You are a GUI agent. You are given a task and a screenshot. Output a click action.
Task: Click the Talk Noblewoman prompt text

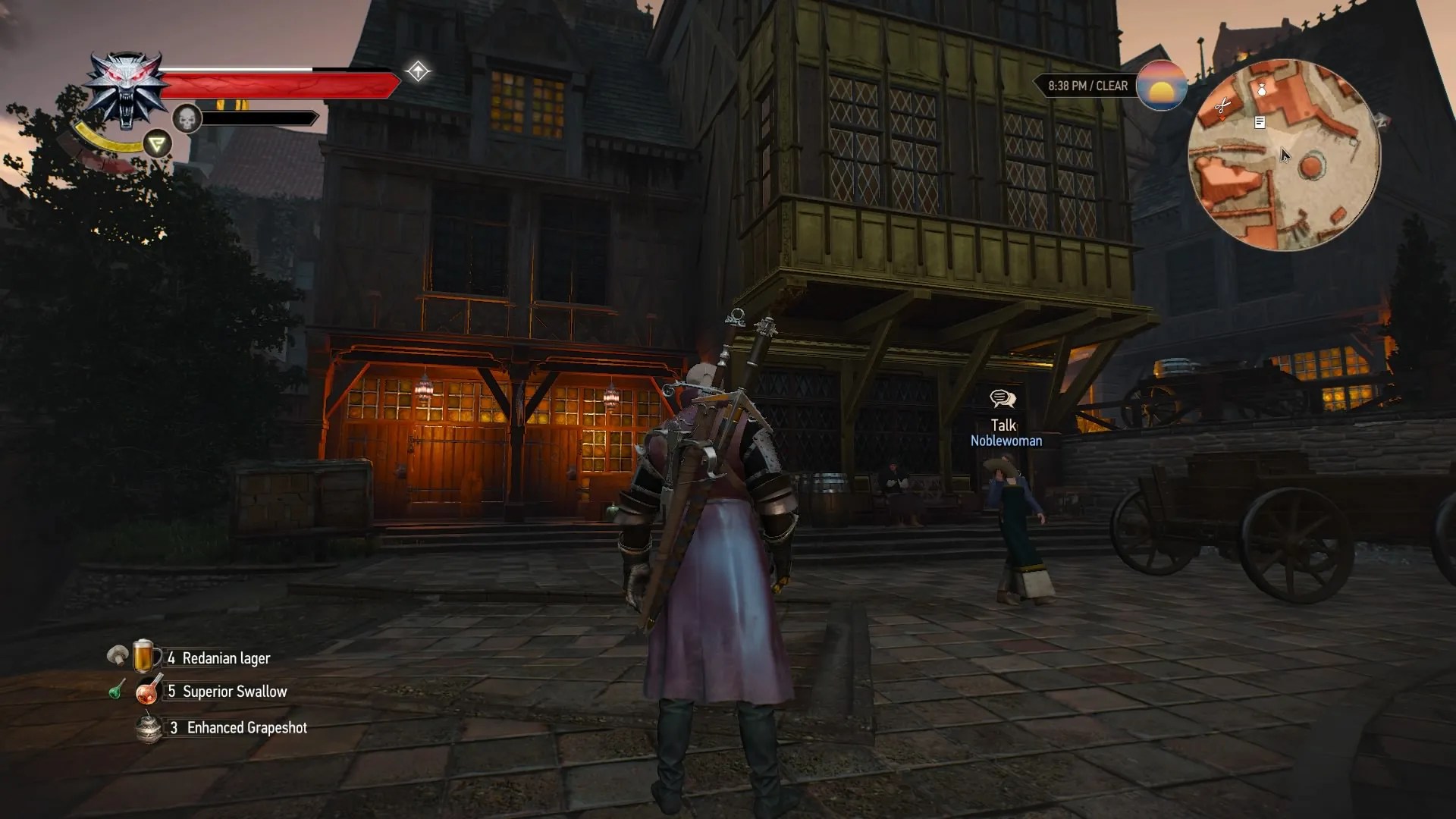coord(1007,434)
